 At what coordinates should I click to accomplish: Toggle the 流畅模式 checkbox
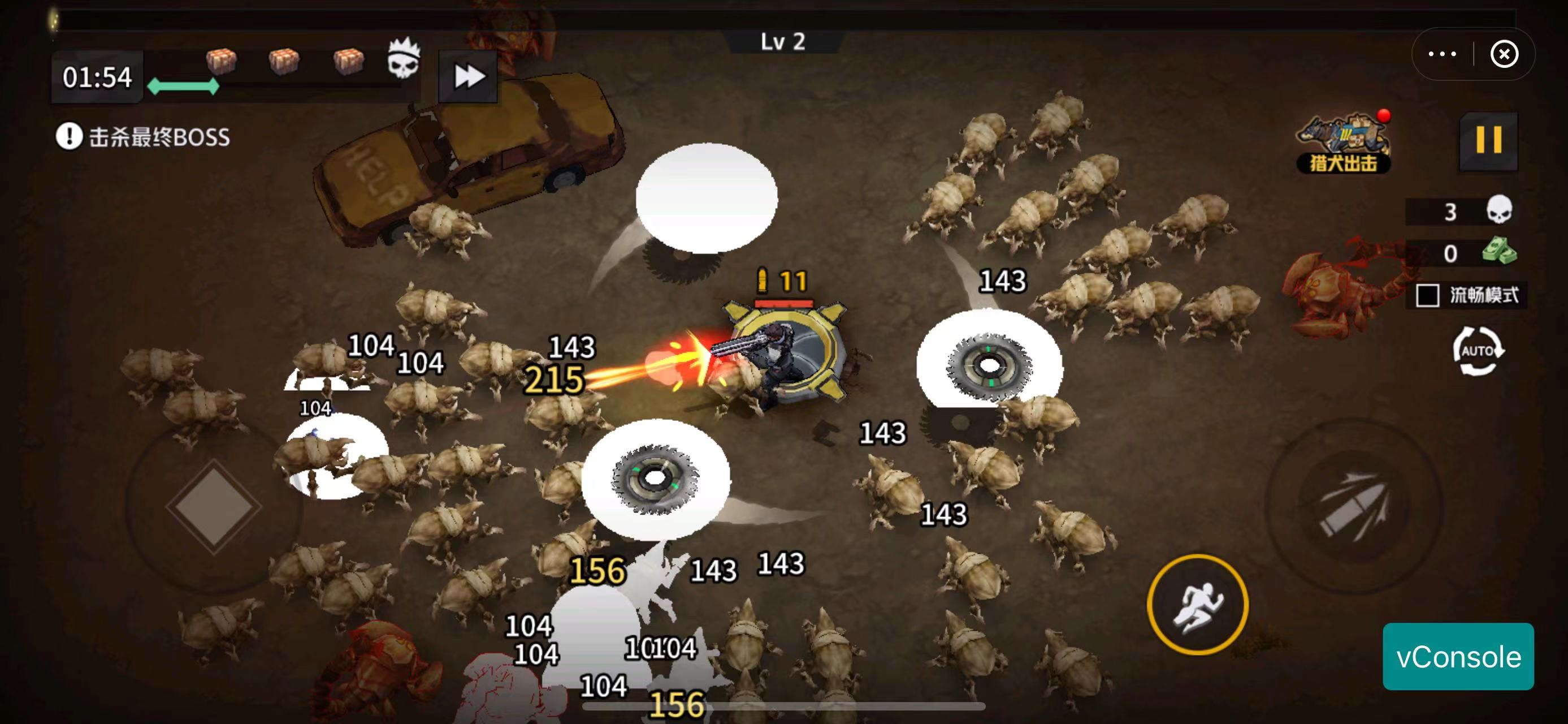(x=1427, y=295)
